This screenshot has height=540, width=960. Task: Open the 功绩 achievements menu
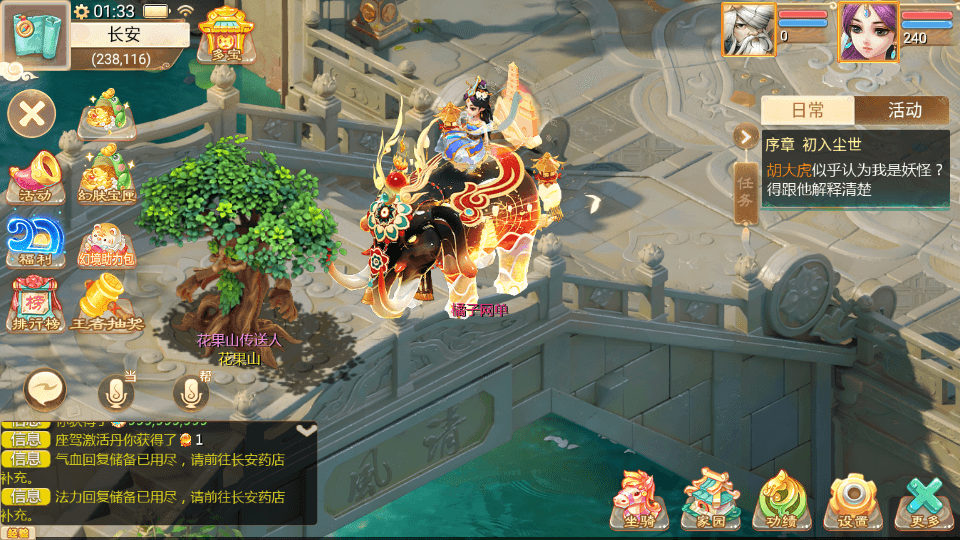783,499
